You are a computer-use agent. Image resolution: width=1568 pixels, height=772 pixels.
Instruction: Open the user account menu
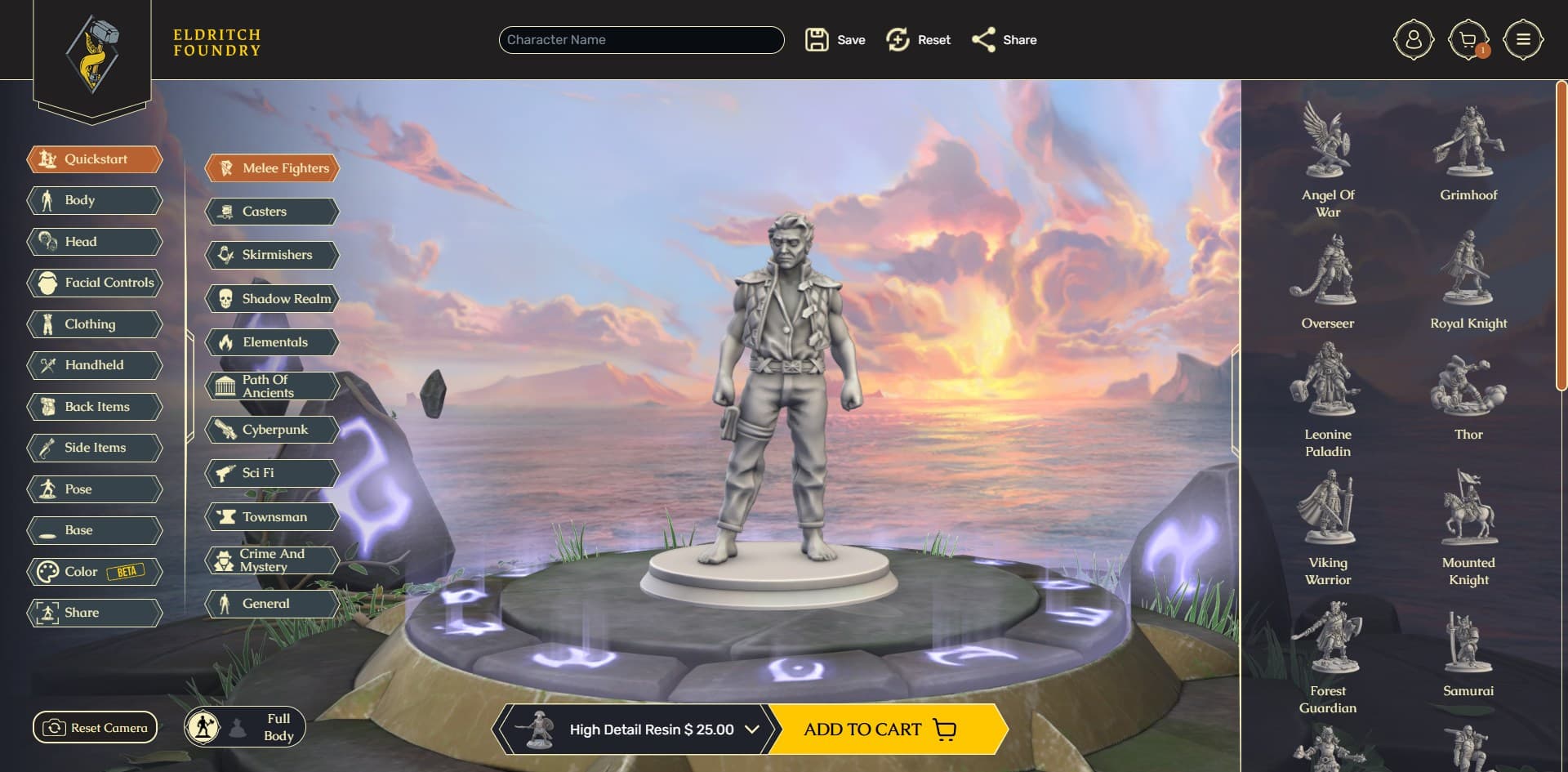pos(1413,40)
